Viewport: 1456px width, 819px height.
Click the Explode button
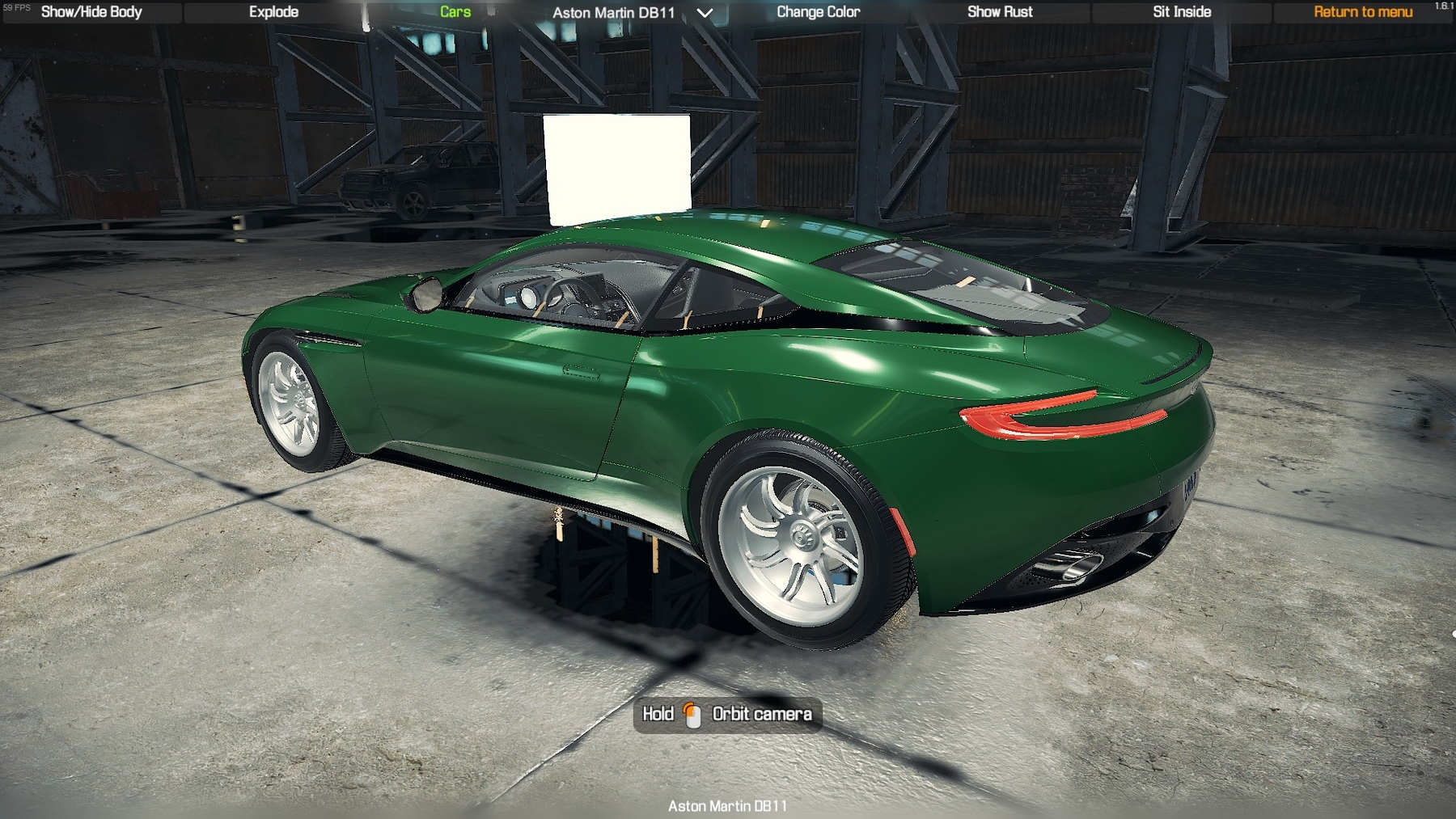point(273,12)
